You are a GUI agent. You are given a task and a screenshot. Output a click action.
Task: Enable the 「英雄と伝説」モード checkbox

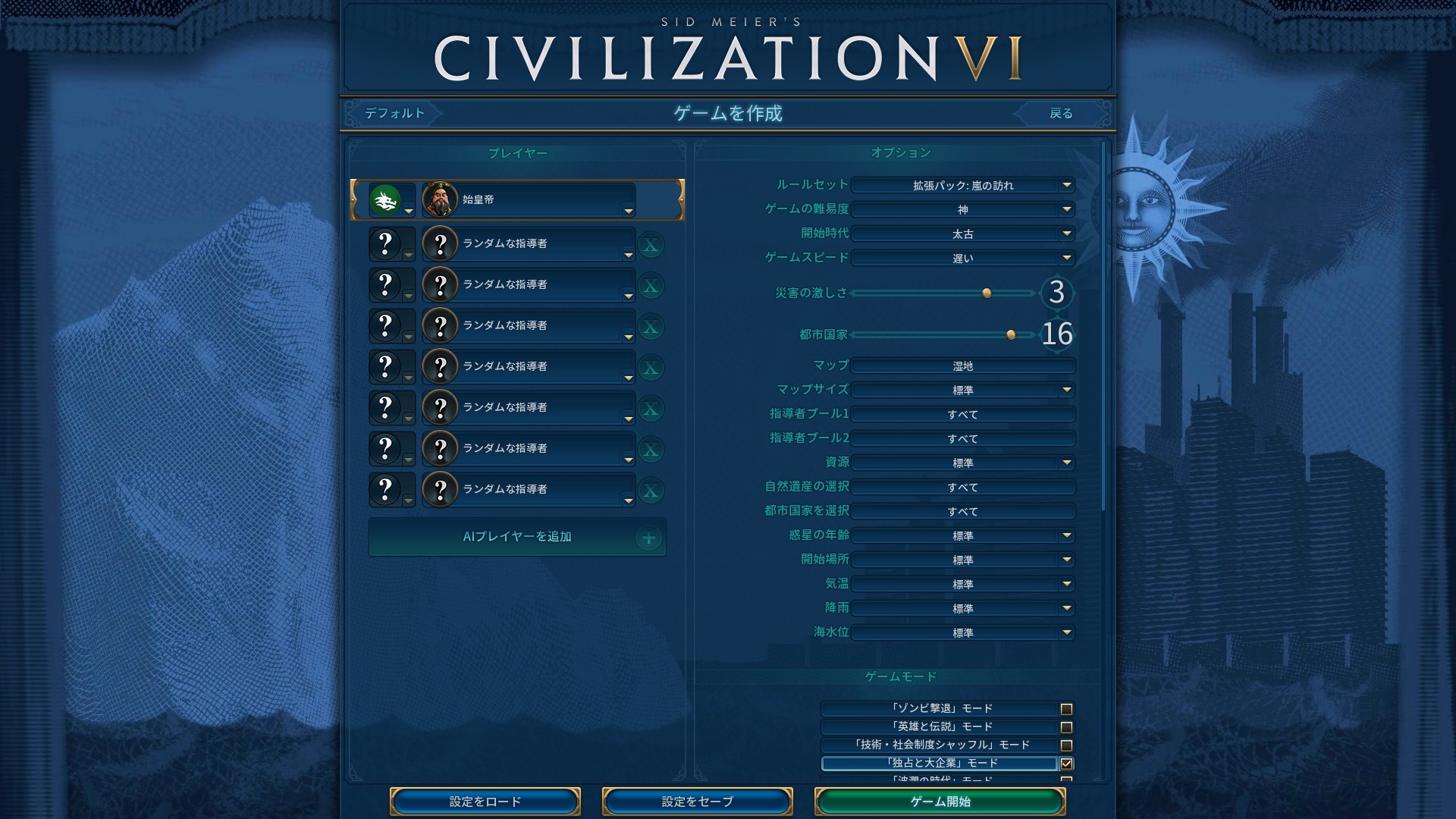pos(1067,726)
